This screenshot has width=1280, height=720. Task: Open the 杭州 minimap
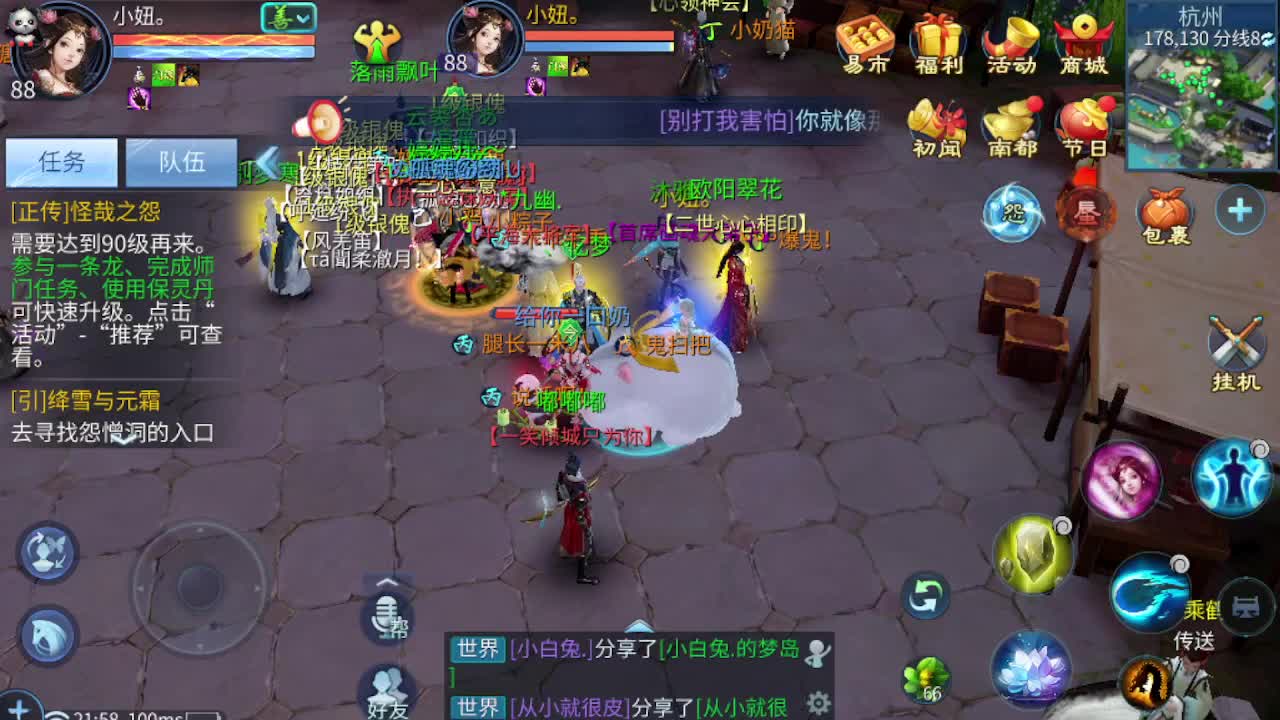coord(1200,60)
